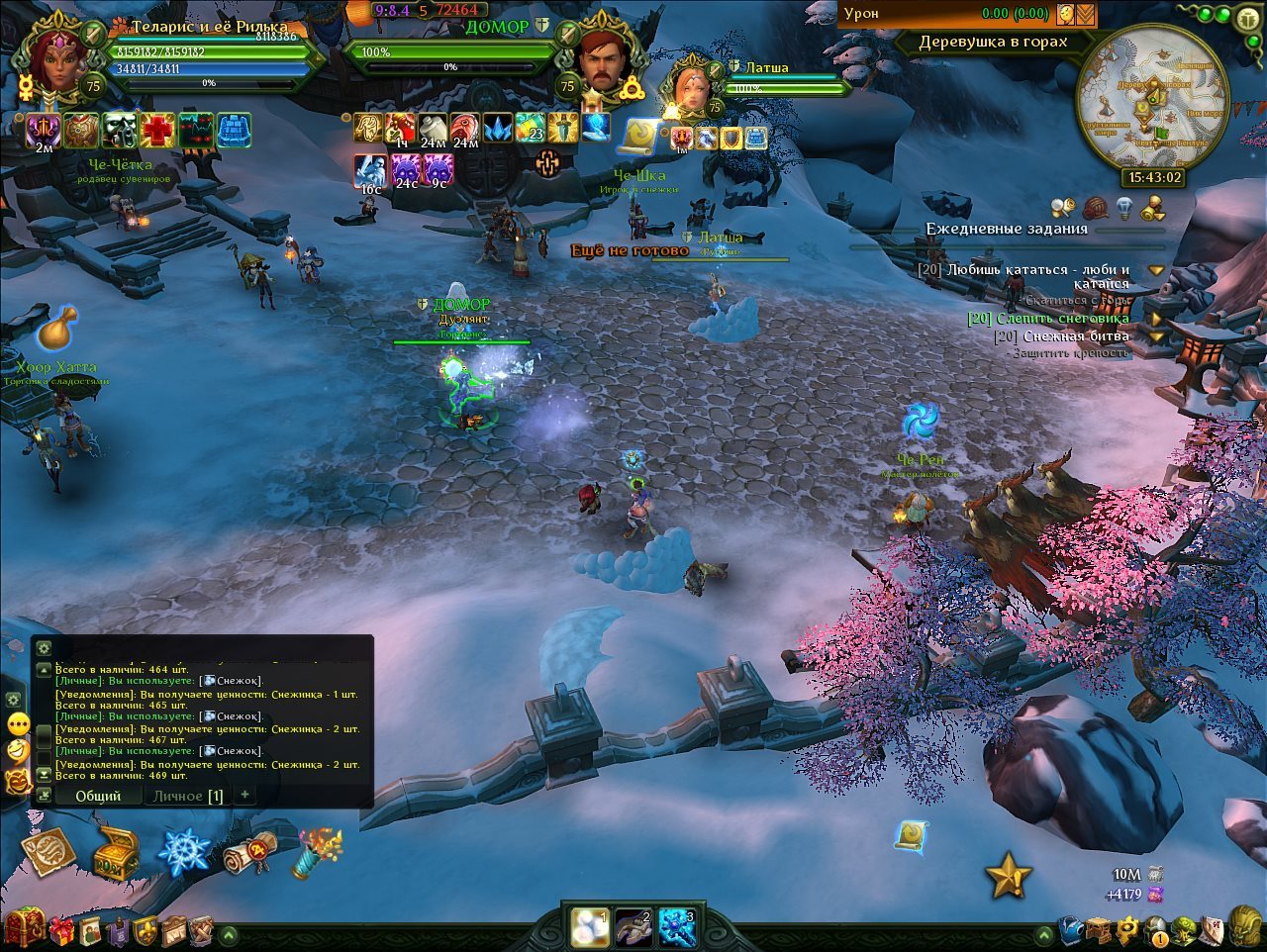Open the red gift box menu icon
This screenshot has height=952, width=1267.
tap(61, 930)
